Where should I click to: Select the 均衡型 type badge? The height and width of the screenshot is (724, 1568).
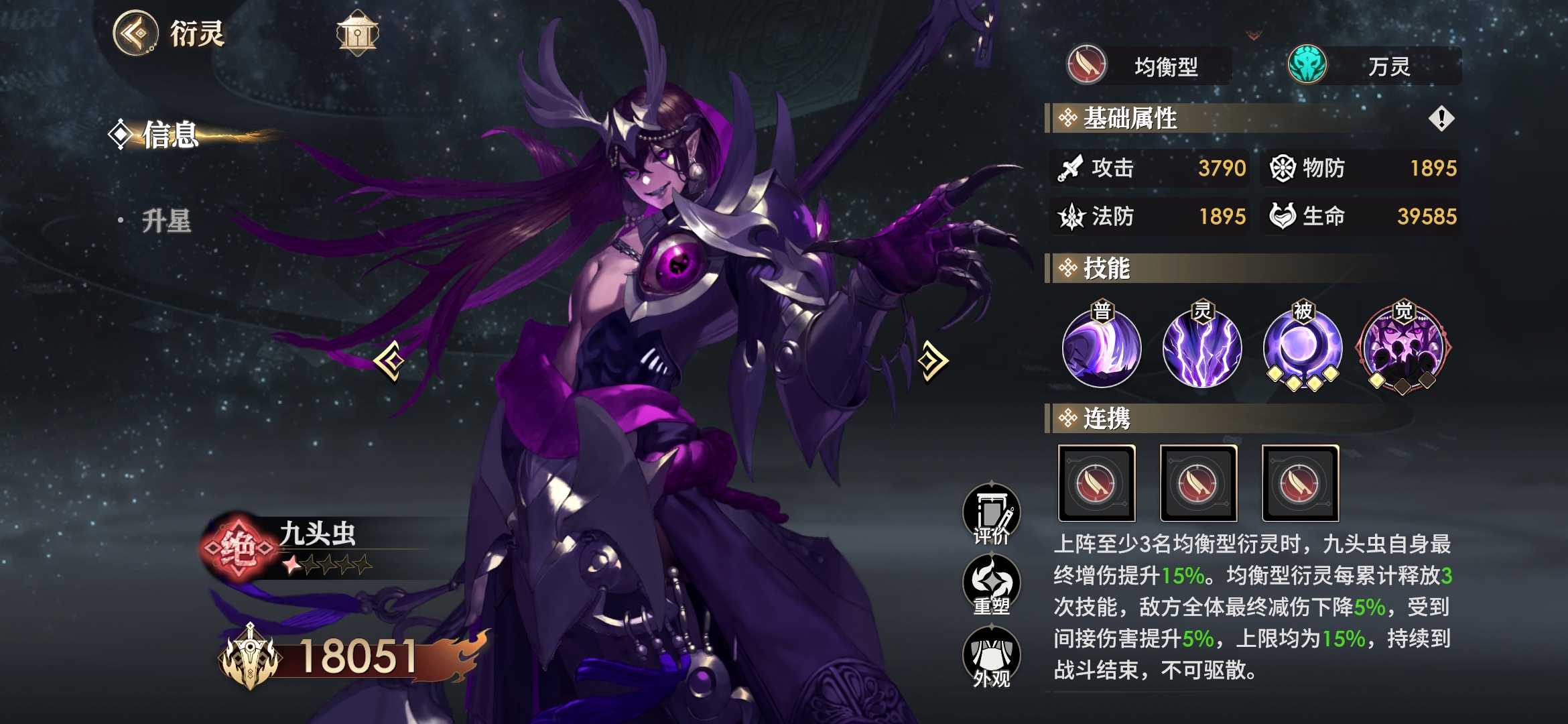click(1149, 66)
